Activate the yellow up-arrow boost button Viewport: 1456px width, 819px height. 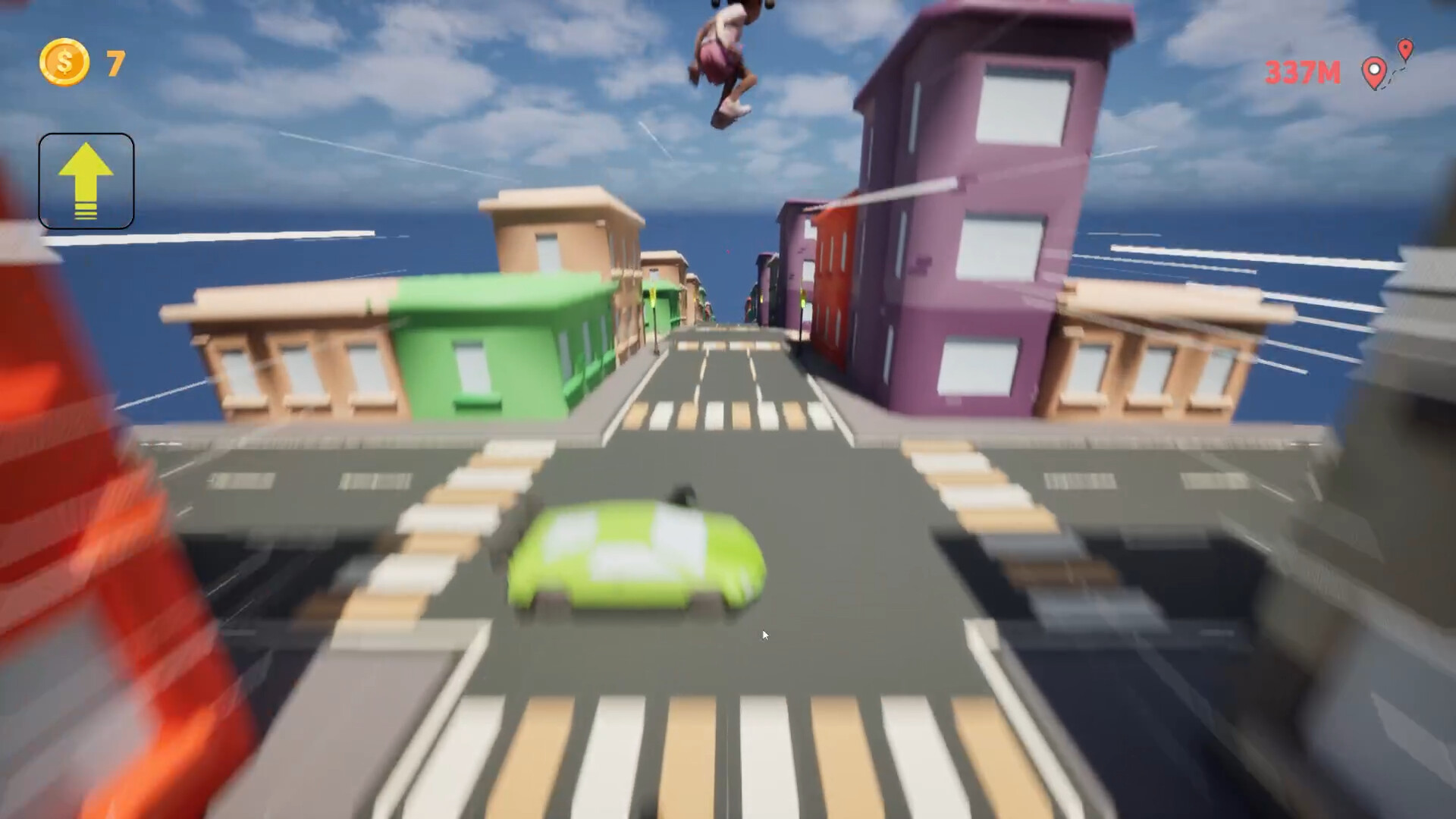86,181
